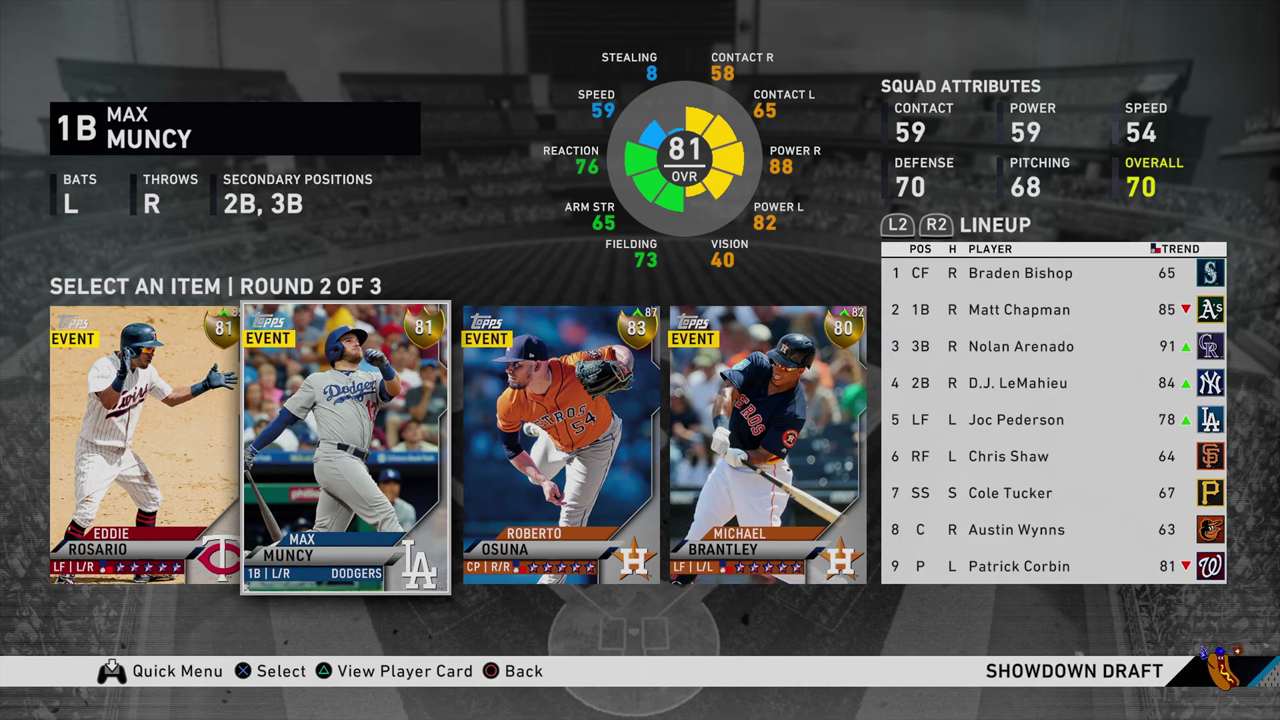Click the Dodgers logo on Muncy's card
The width and height of the screenshot is (1280, 720).
pos(419,565)
